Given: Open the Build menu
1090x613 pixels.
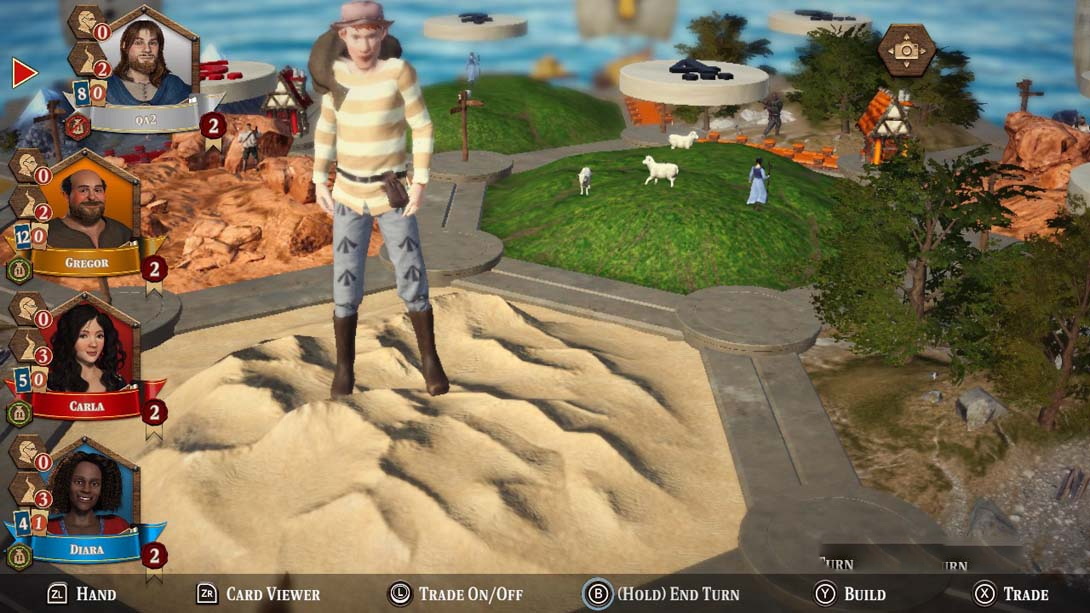Looking at the screenshot, I should [850, 594].
